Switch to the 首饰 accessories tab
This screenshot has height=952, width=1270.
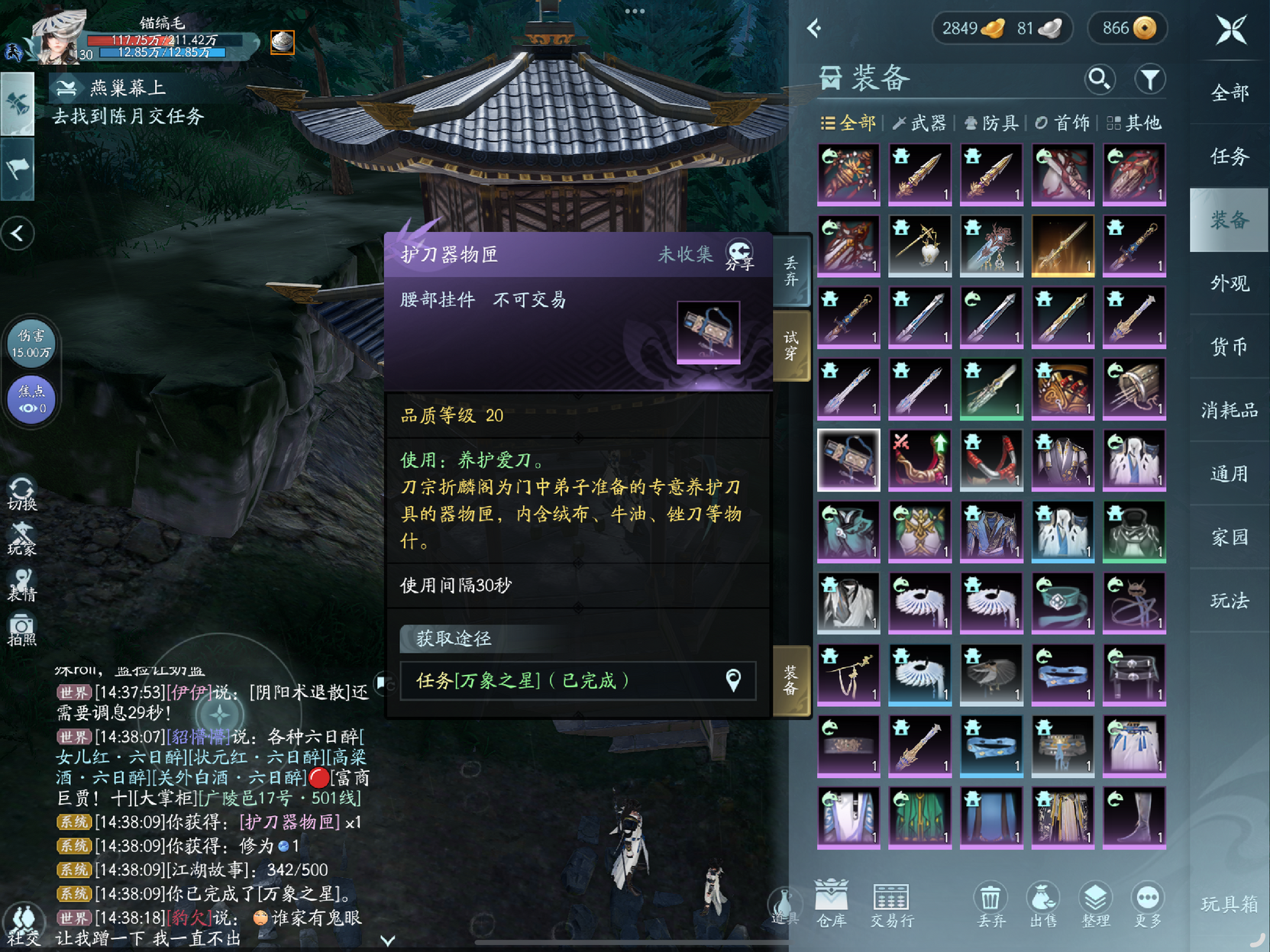(x=1062, y=123)
